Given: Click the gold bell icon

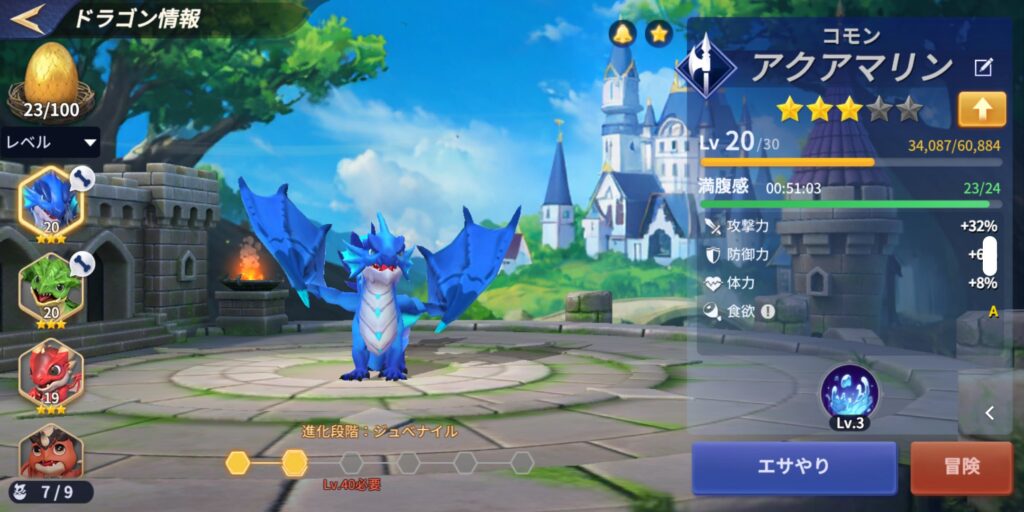Looking at the screenshot, I should tap(624, 34).
